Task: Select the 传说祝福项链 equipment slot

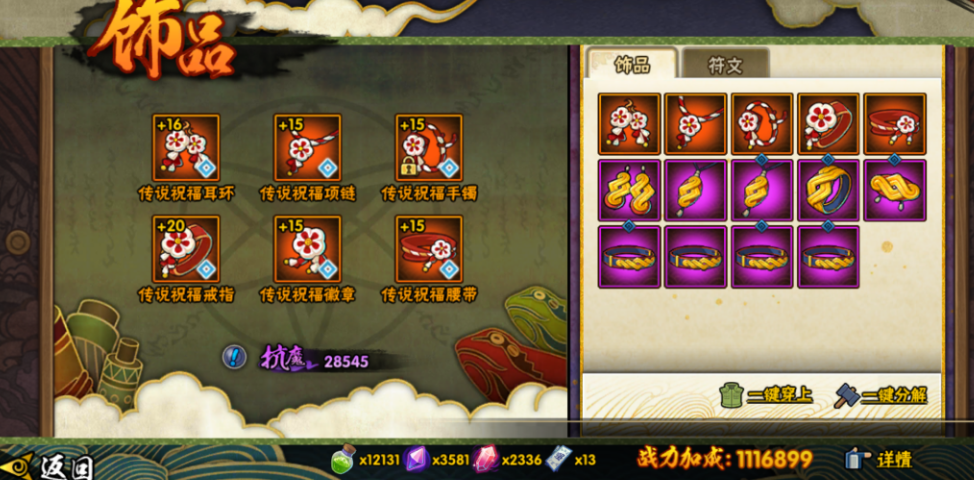Action: 308,147
